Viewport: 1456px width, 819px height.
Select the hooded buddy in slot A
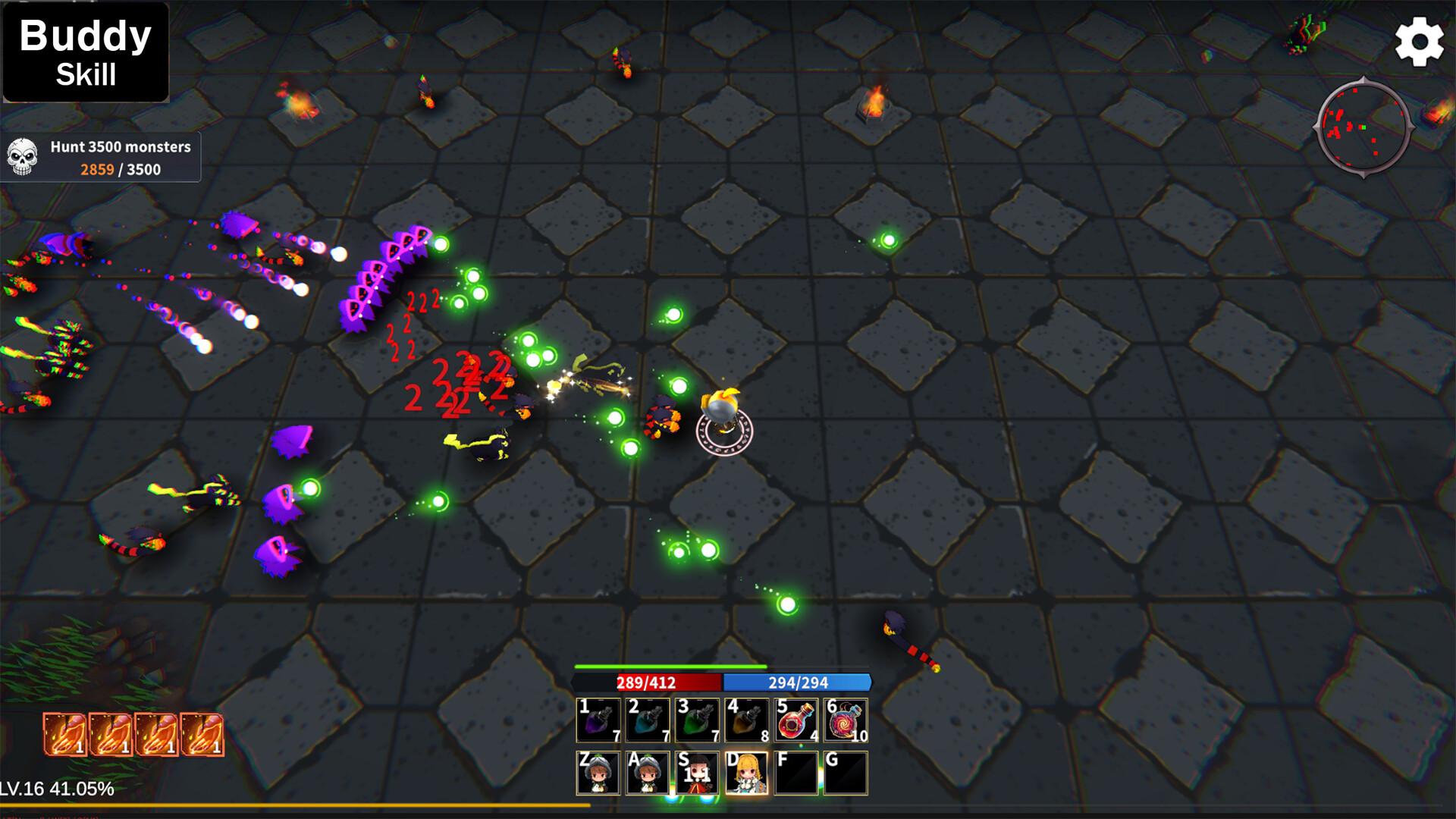(648, 773)
